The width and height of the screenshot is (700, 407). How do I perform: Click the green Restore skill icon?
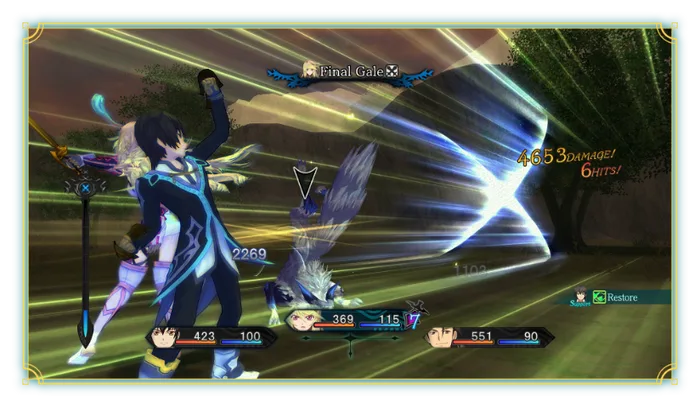598,296
